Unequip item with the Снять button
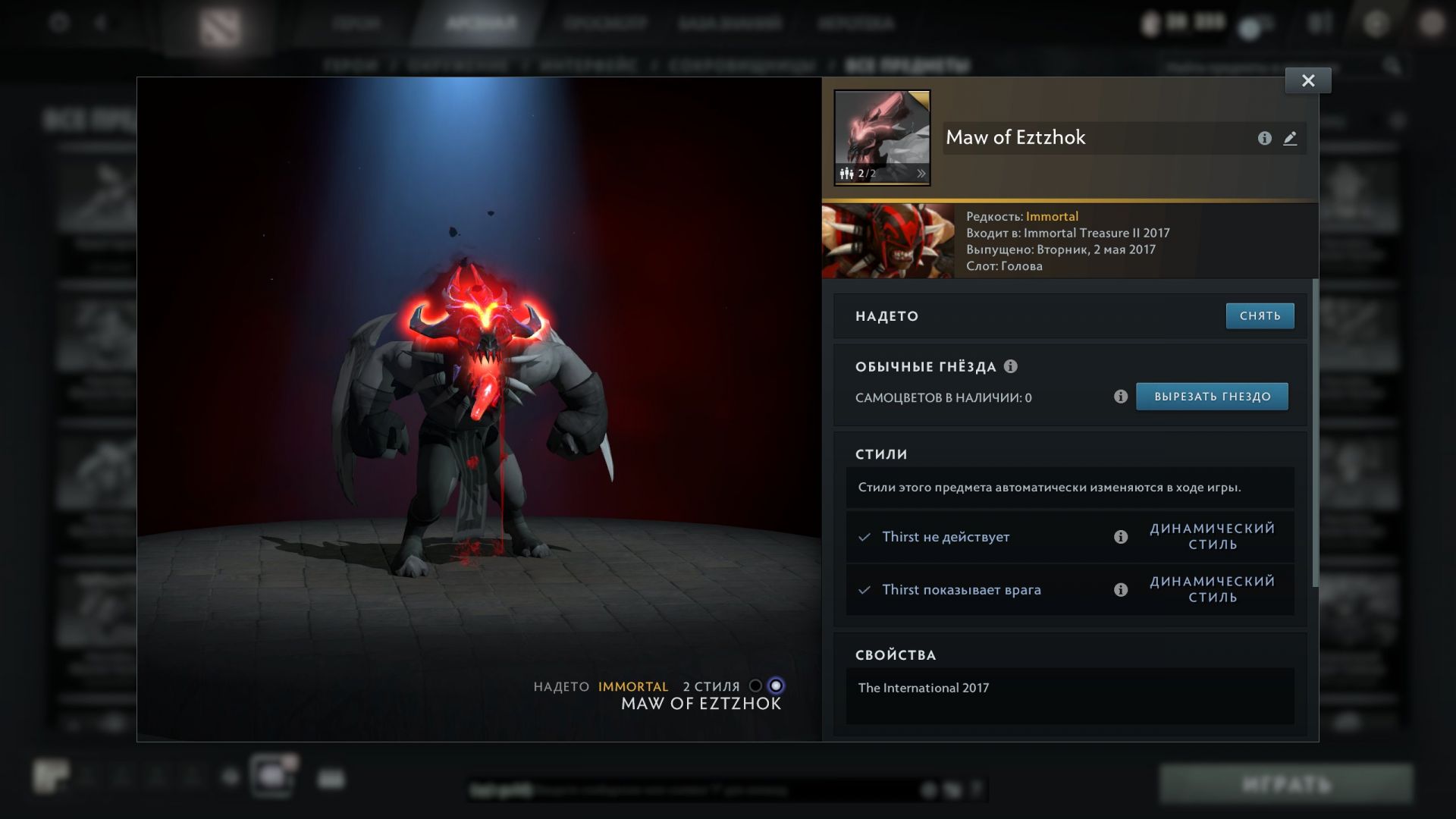Screen dimensions: 1456x819 click(1260, 316)
